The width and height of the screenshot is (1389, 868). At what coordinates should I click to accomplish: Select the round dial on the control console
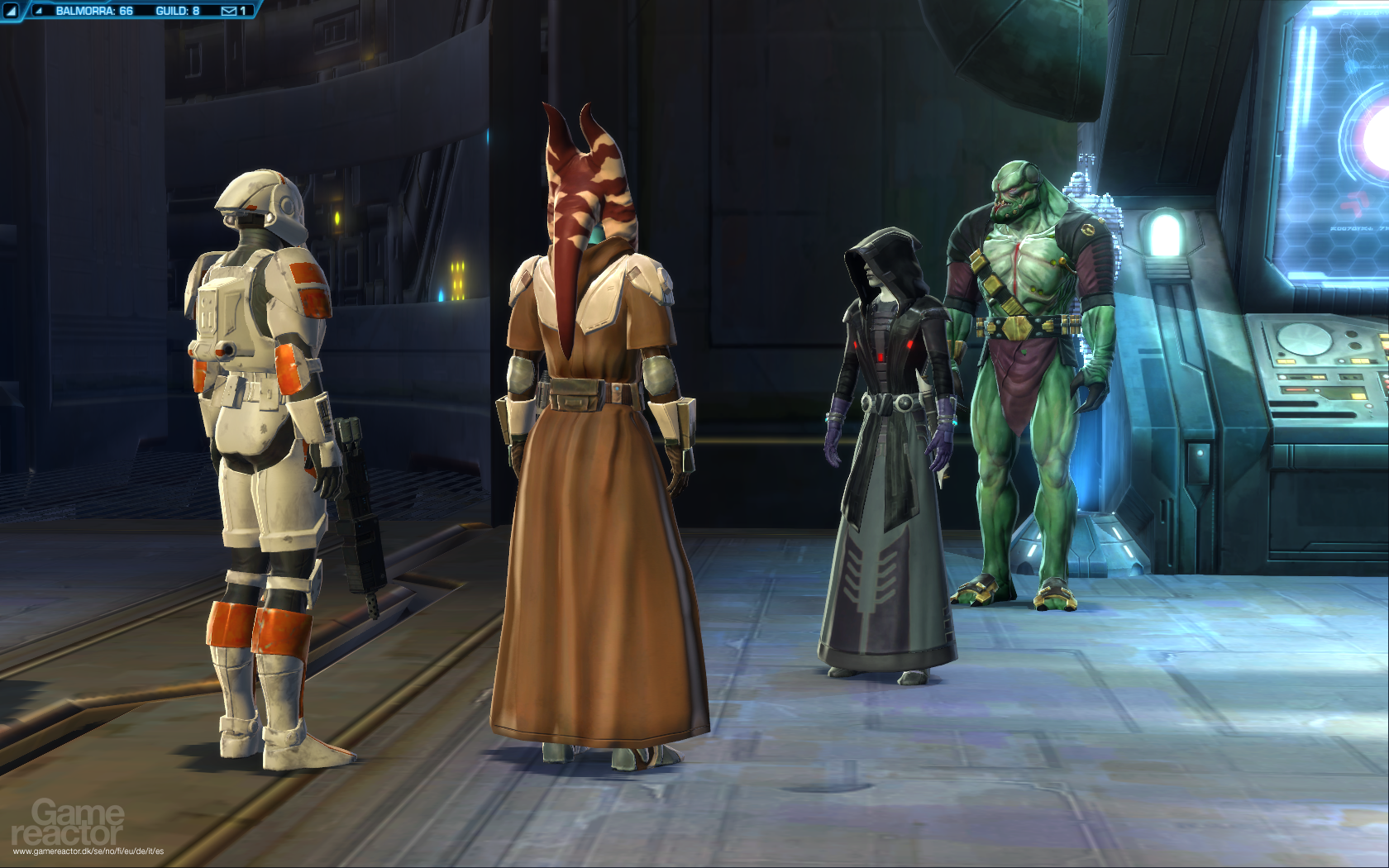[x=1305, y=341]
